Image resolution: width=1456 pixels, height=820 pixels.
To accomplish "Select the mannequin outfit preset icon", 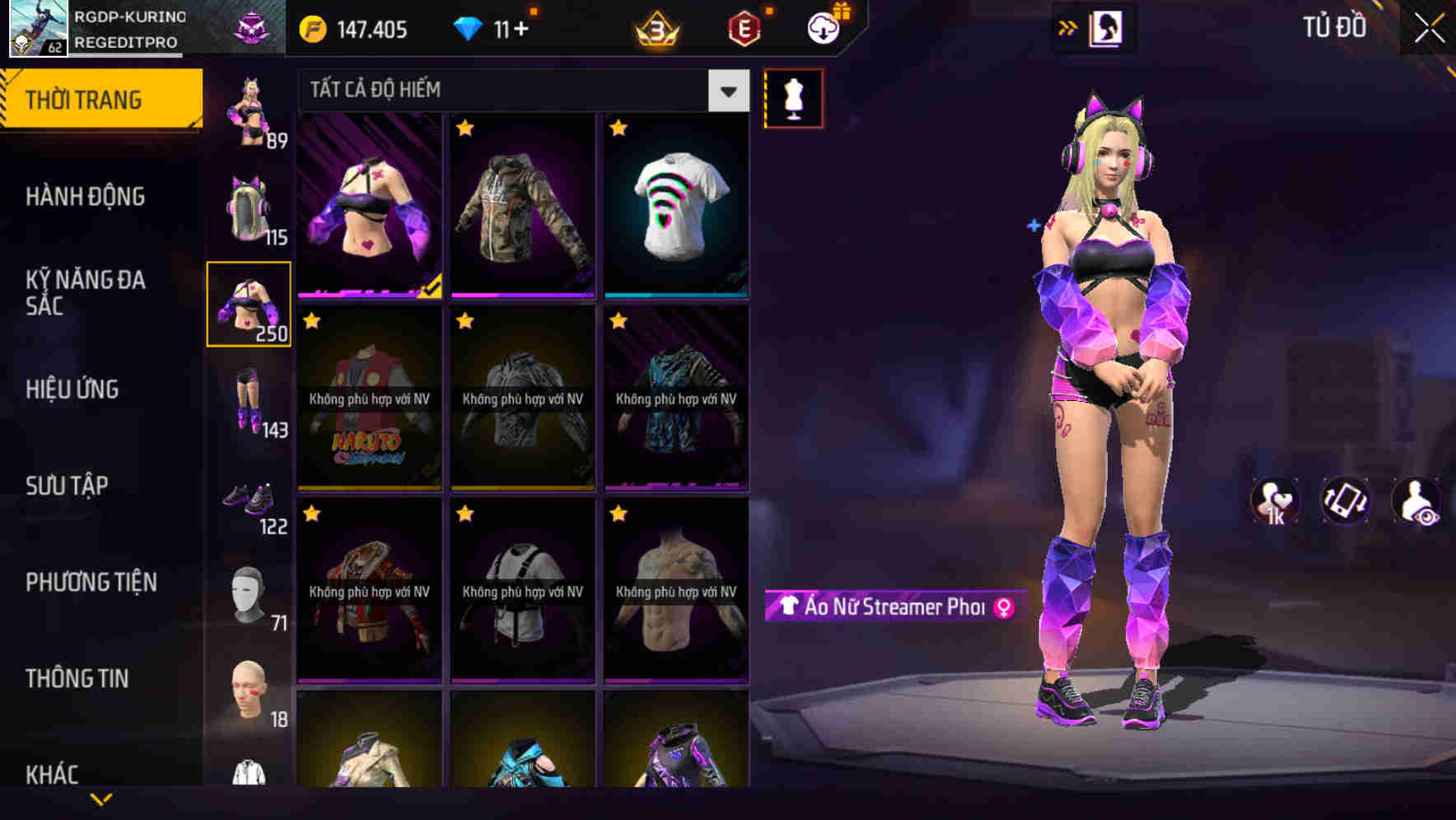I will (x=792, y=97).
